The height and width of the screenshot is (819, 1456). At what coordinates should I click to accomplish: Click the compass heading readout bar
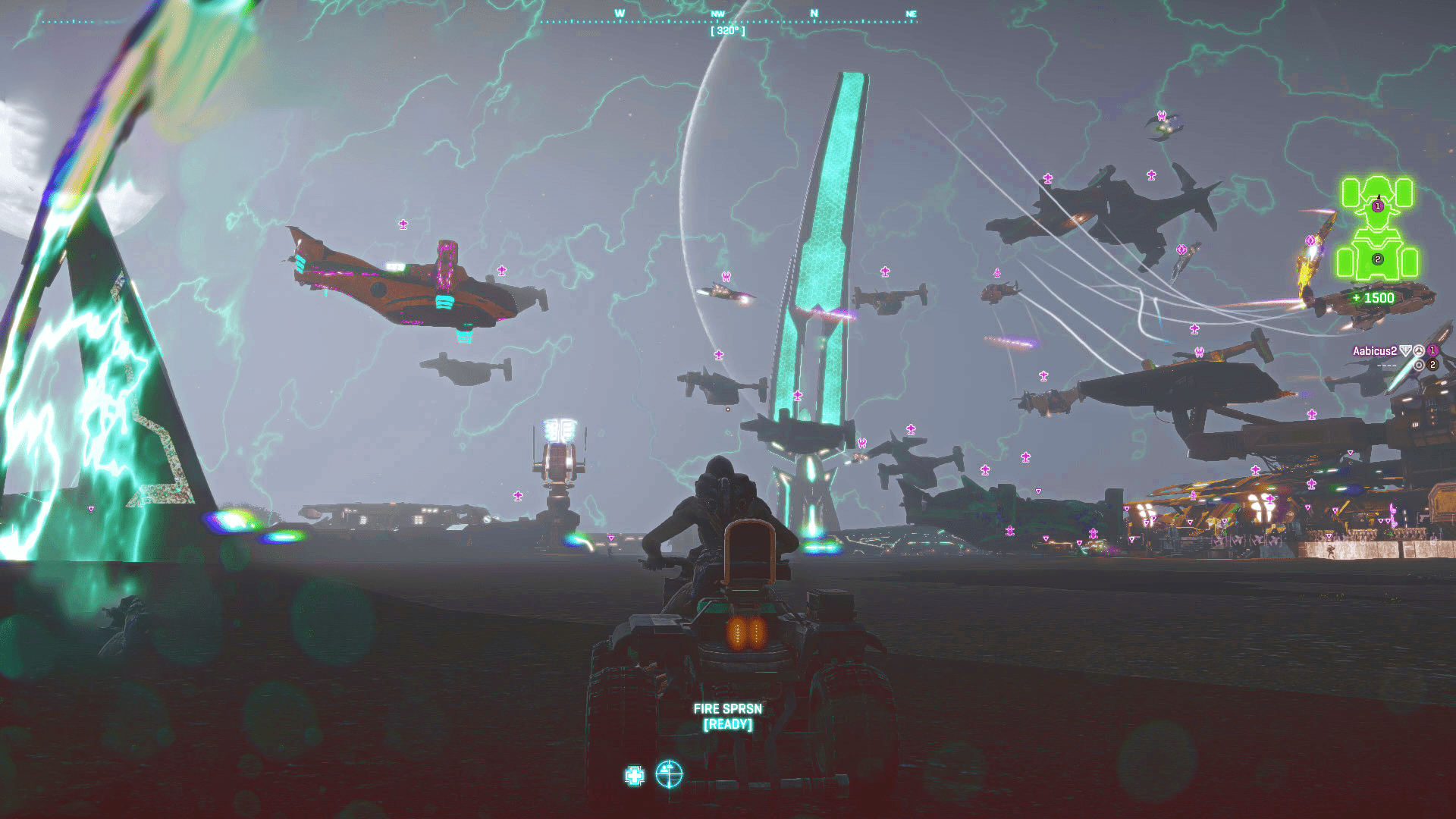click(727, 31)
